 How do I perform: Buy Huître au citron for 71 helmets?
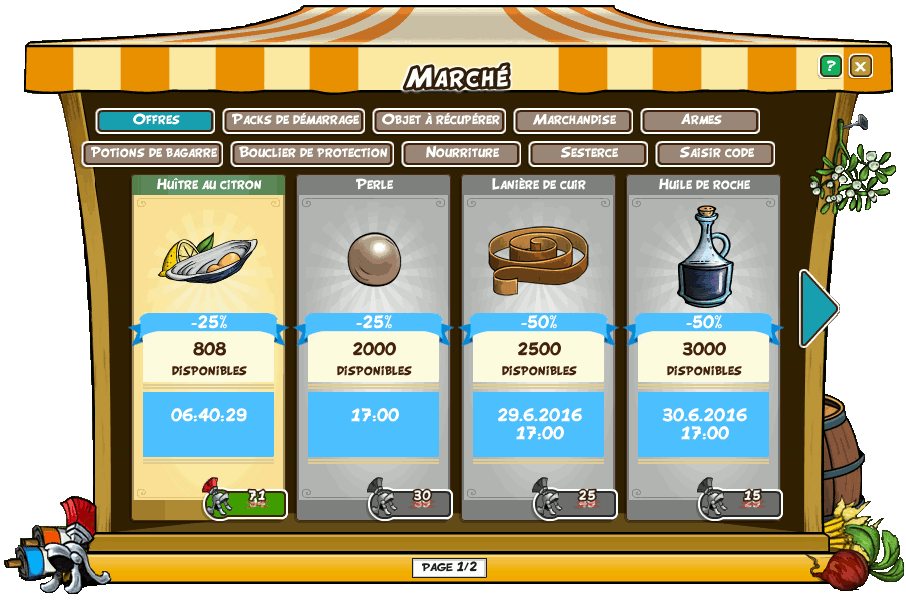pyautogui.click(x=247, y=503)
